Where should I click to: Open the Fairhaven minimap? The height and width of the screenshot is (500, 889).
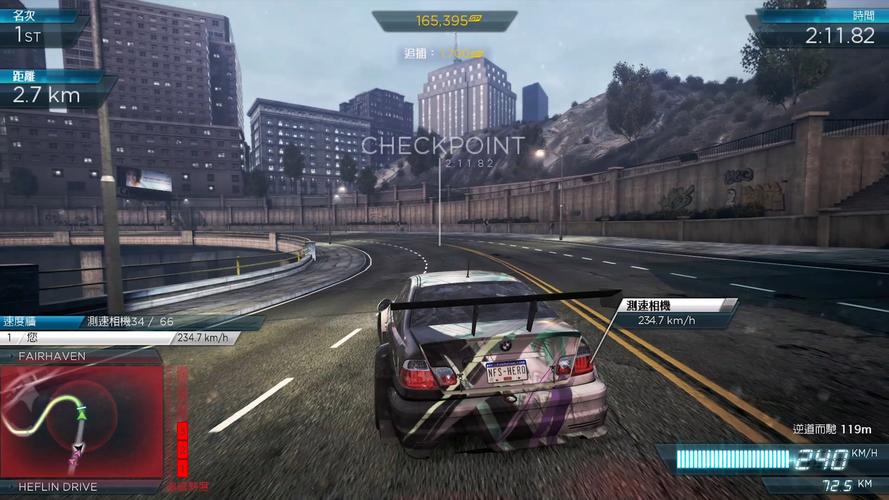[80, 421]
